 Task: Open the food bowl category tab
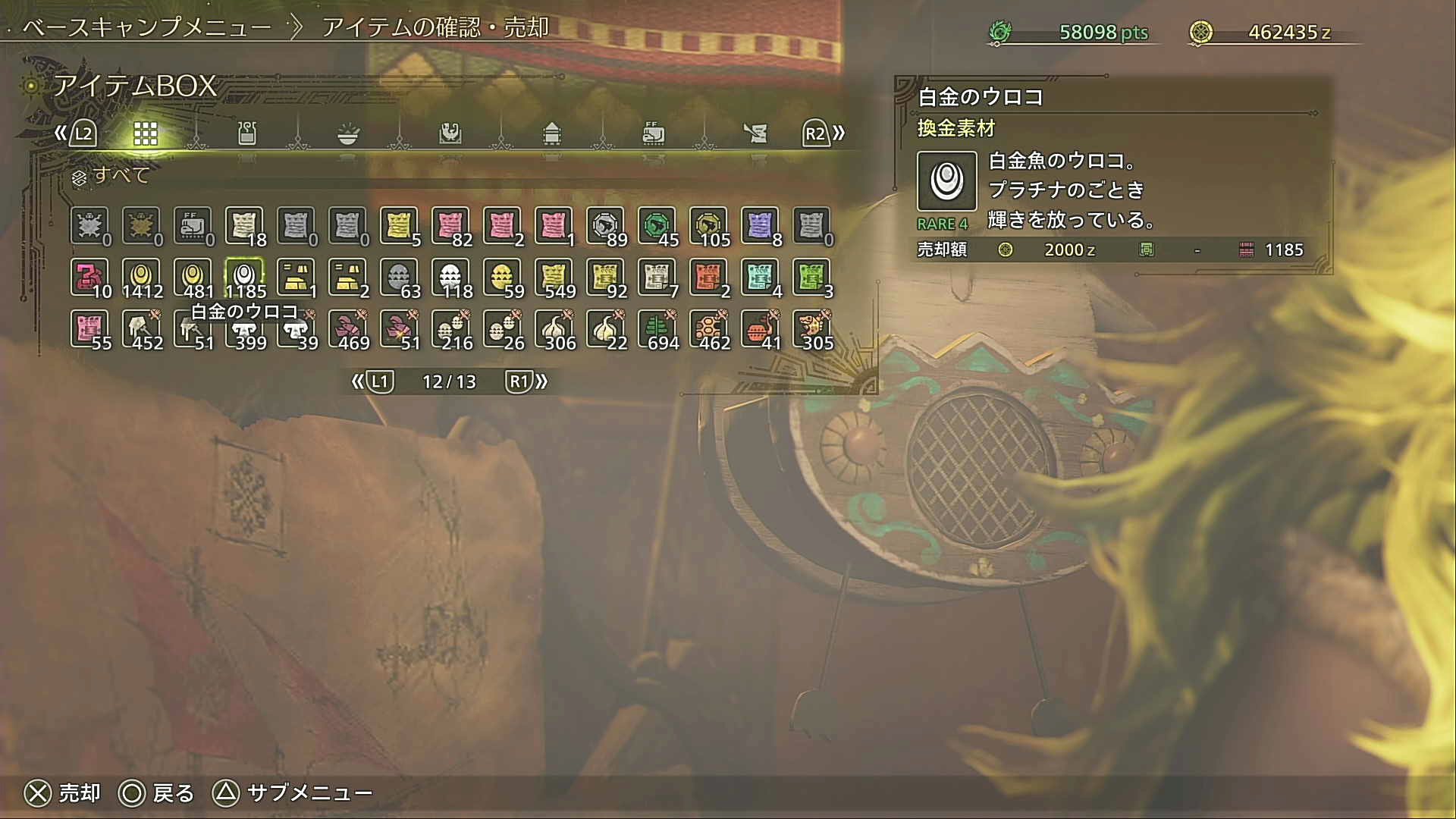pyautogui.click(x=348, y=133)
